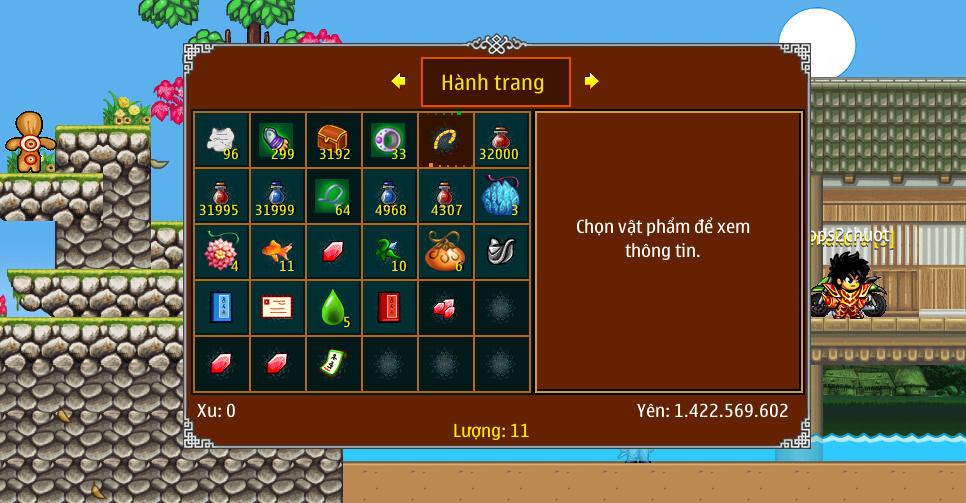The height and width of the screenshot is (503, 966).
Task: Choose the blue potion stack of 31999
Action: click(x=278, y=195)
